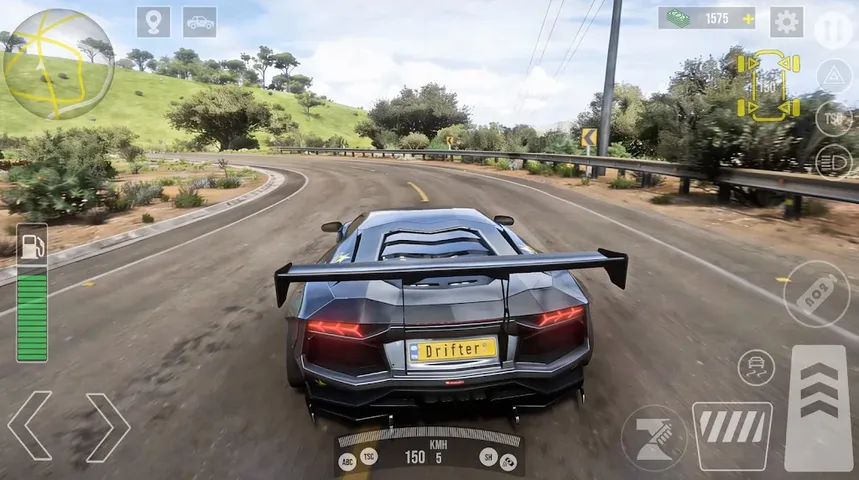Steer right with the right arrow

pyautogui.click(x=108, y=427)
